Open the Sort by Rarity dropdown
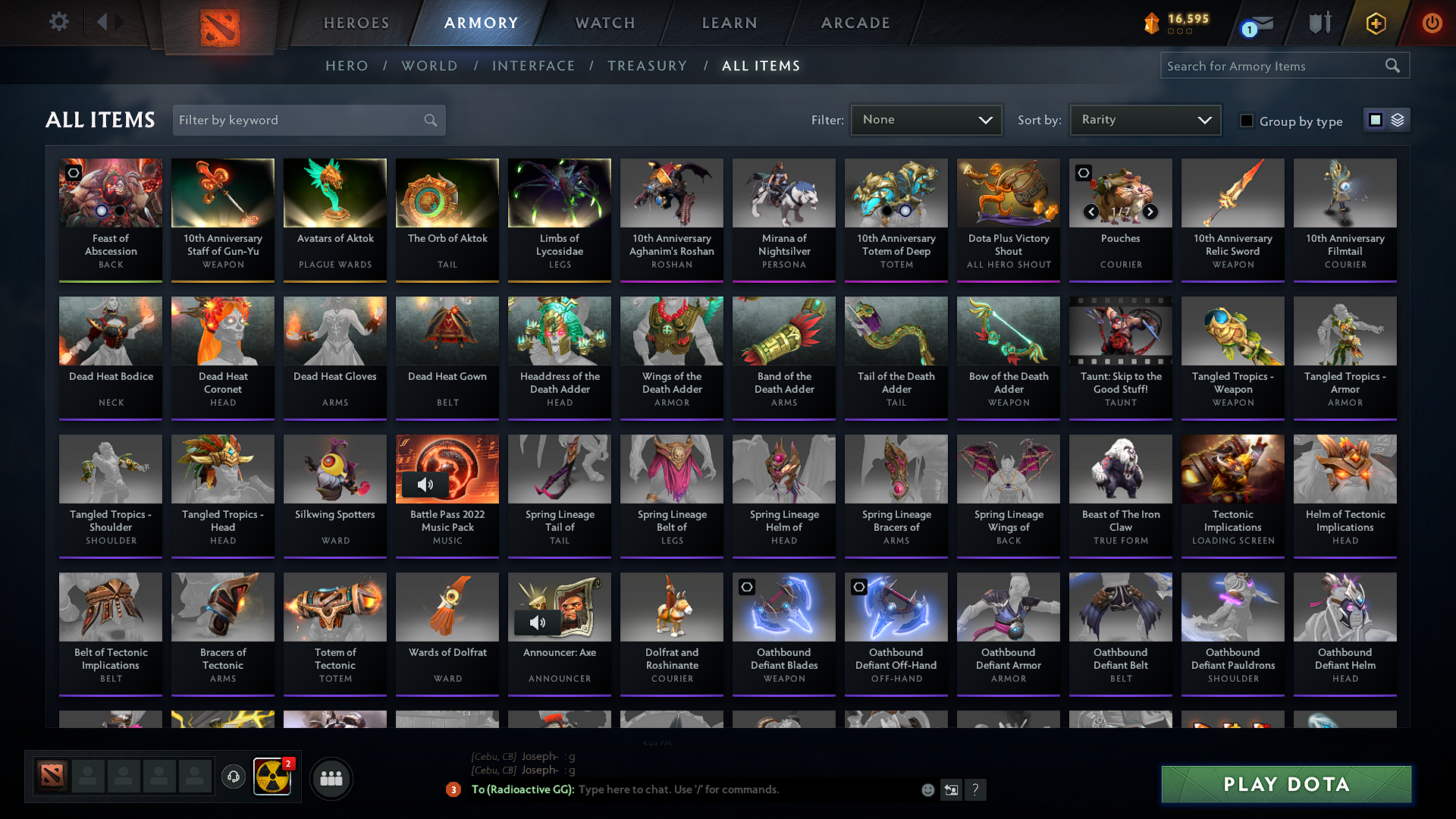This screenshot has height=819, width=1456. tap(1144, 119)
